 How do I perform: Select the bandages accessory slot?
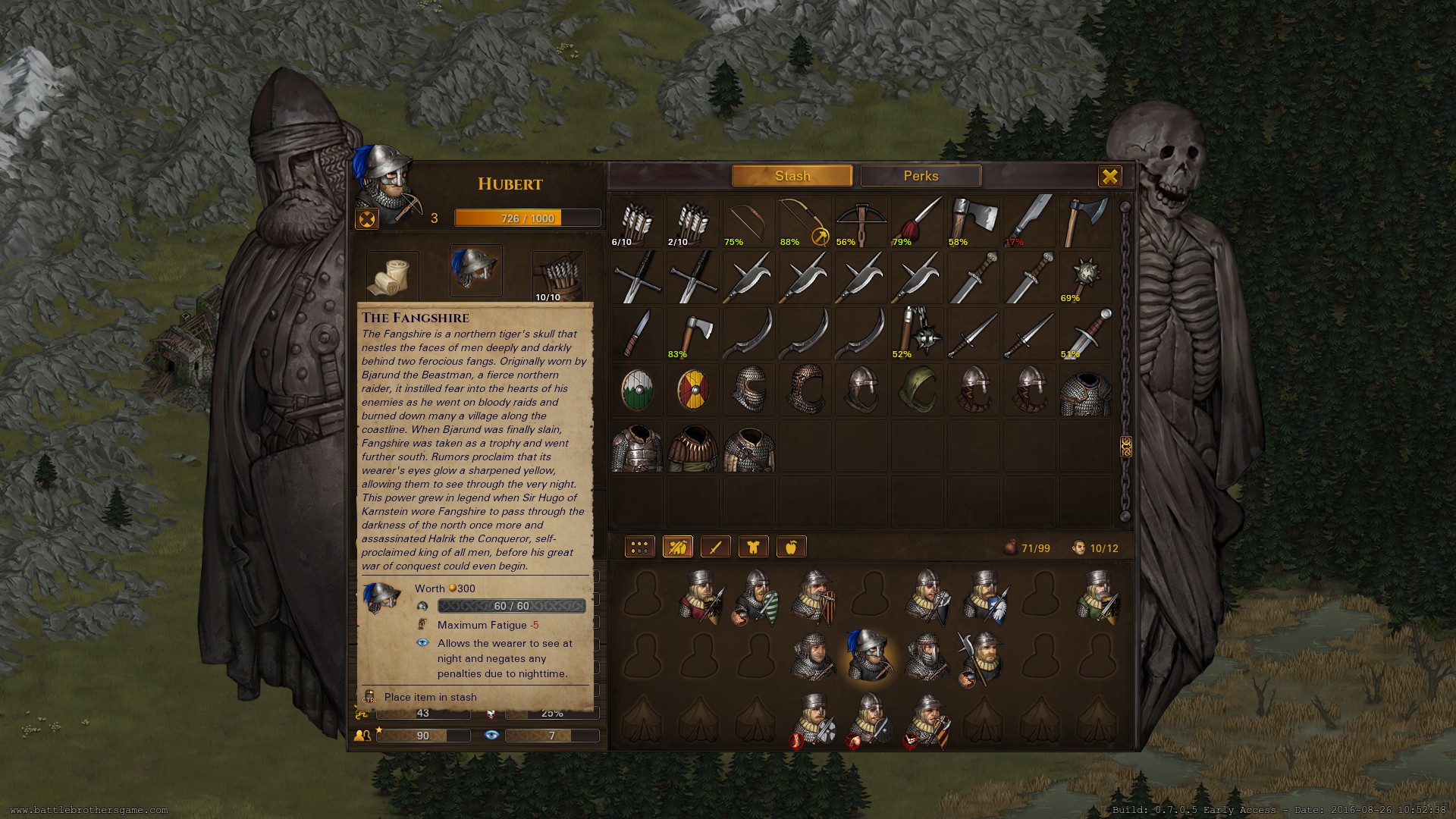point(392,276)
